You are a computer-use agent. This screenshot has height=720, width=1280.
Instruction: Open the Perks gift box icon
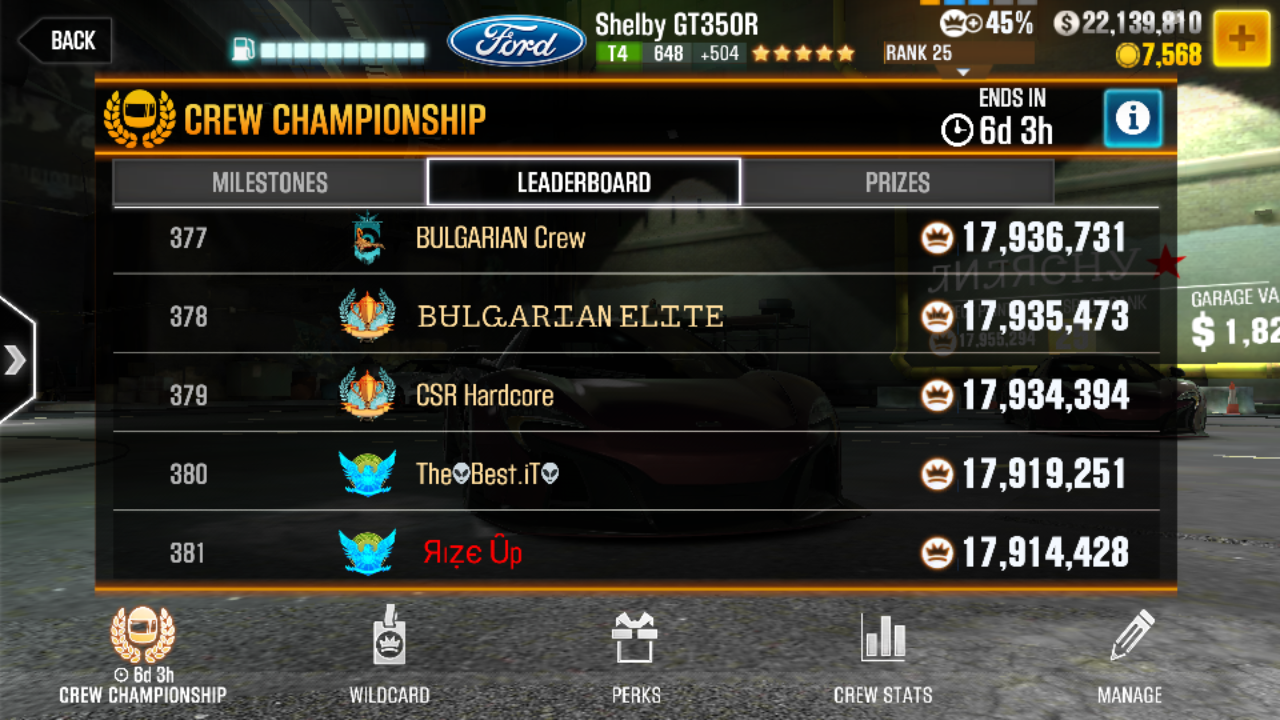pyautogui.click(x=635, y=640)
